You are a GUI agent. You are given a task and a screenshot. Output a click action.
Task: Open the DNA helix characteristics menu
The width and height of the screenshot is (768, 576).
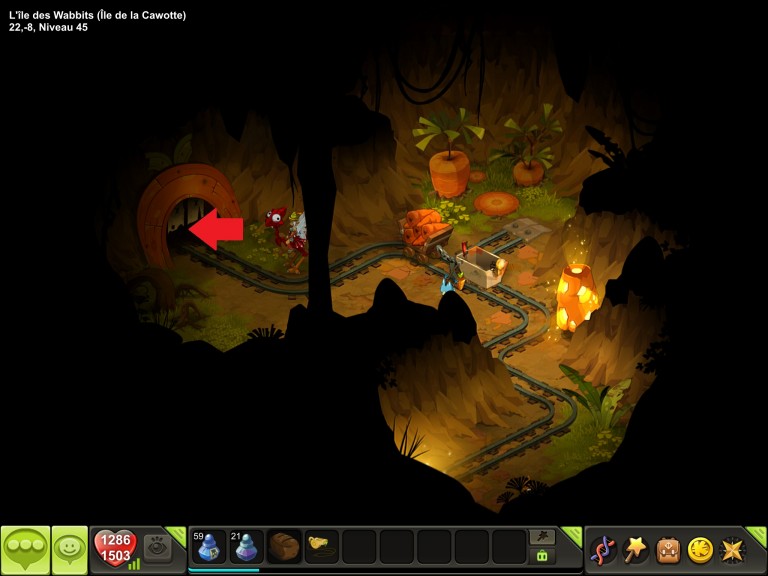[603, 549]
